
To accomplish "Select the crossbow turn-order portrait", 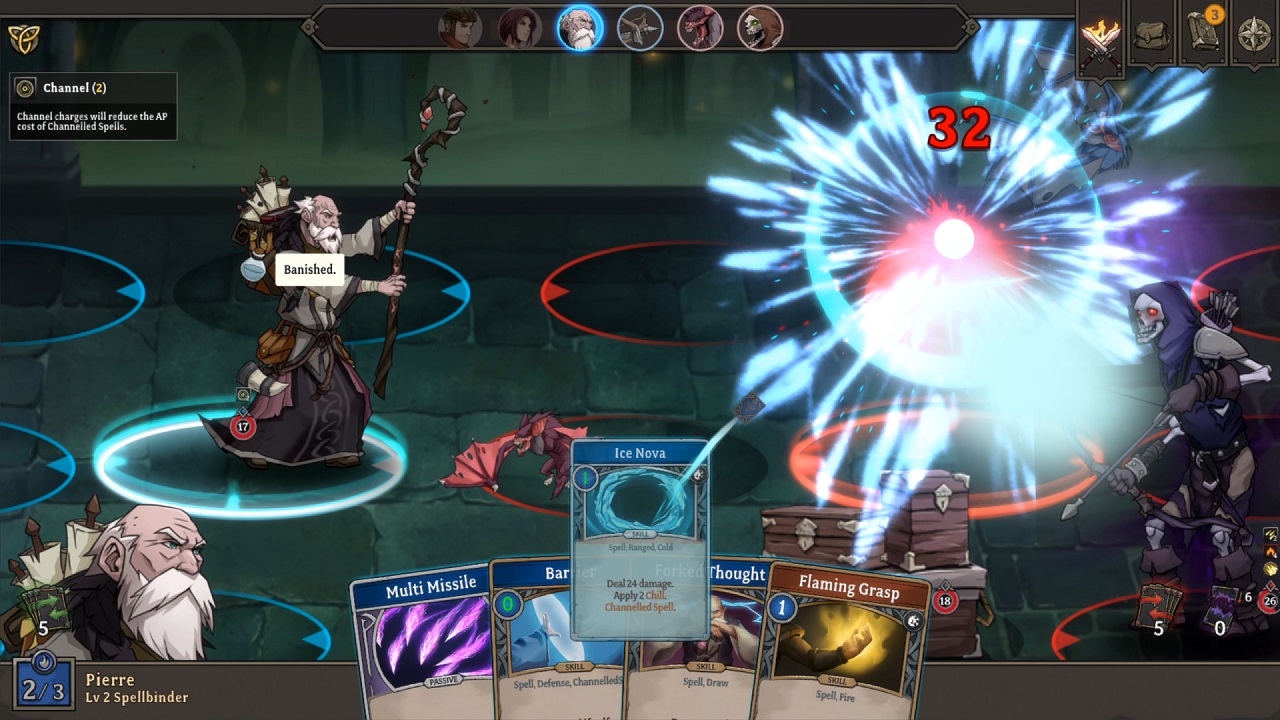I will point(640,28).
